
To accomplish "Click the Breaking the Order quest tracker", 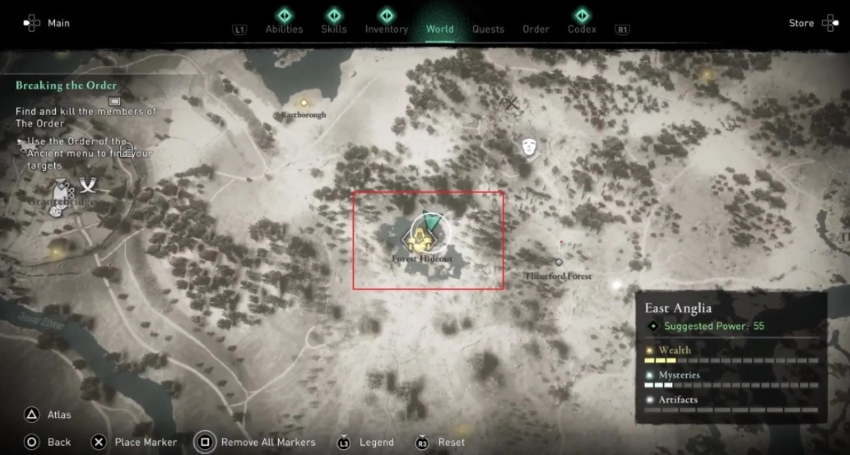I will (66, 86).
